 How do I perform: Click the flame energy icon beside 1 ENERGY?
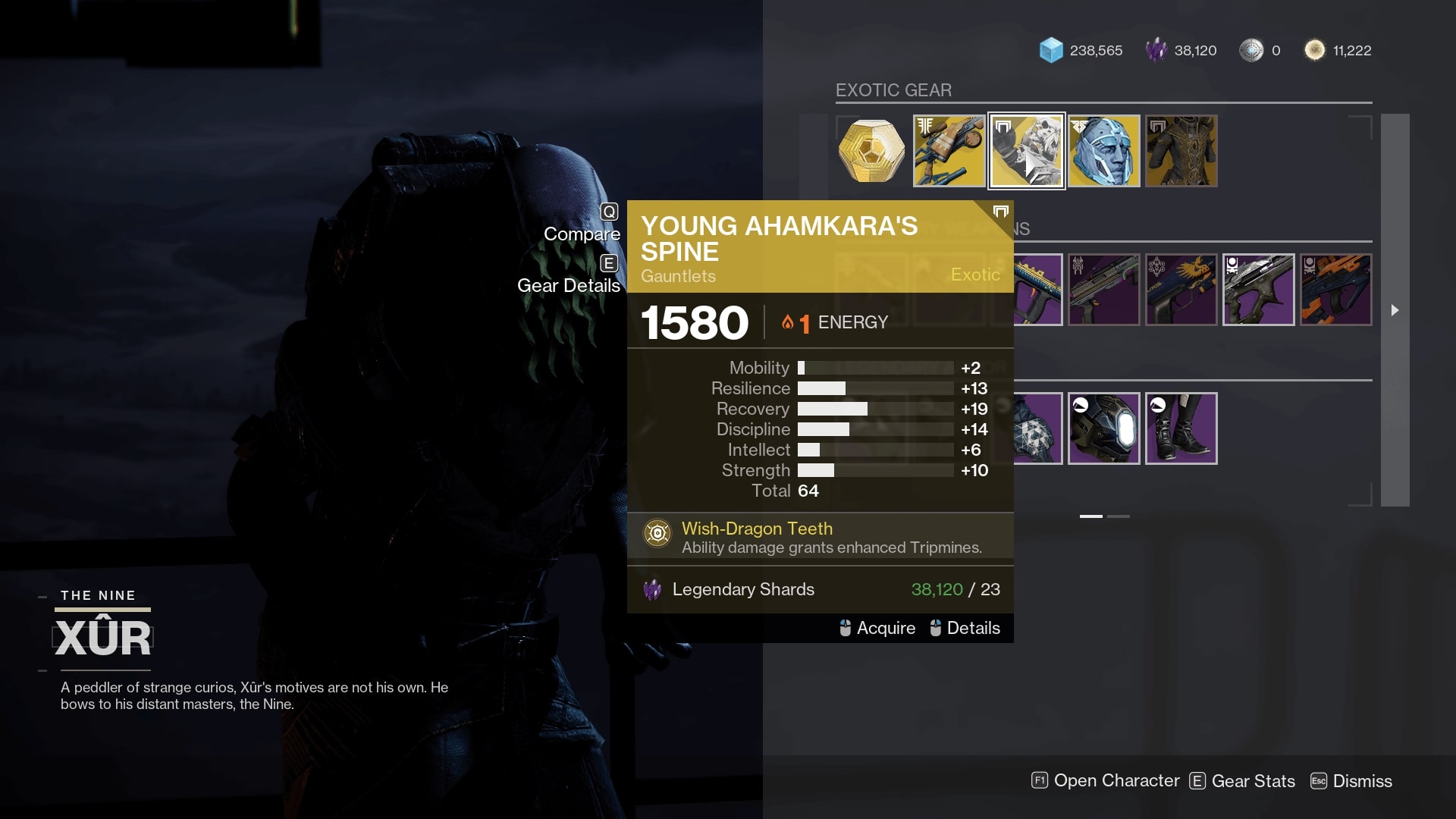click(787, 322)
